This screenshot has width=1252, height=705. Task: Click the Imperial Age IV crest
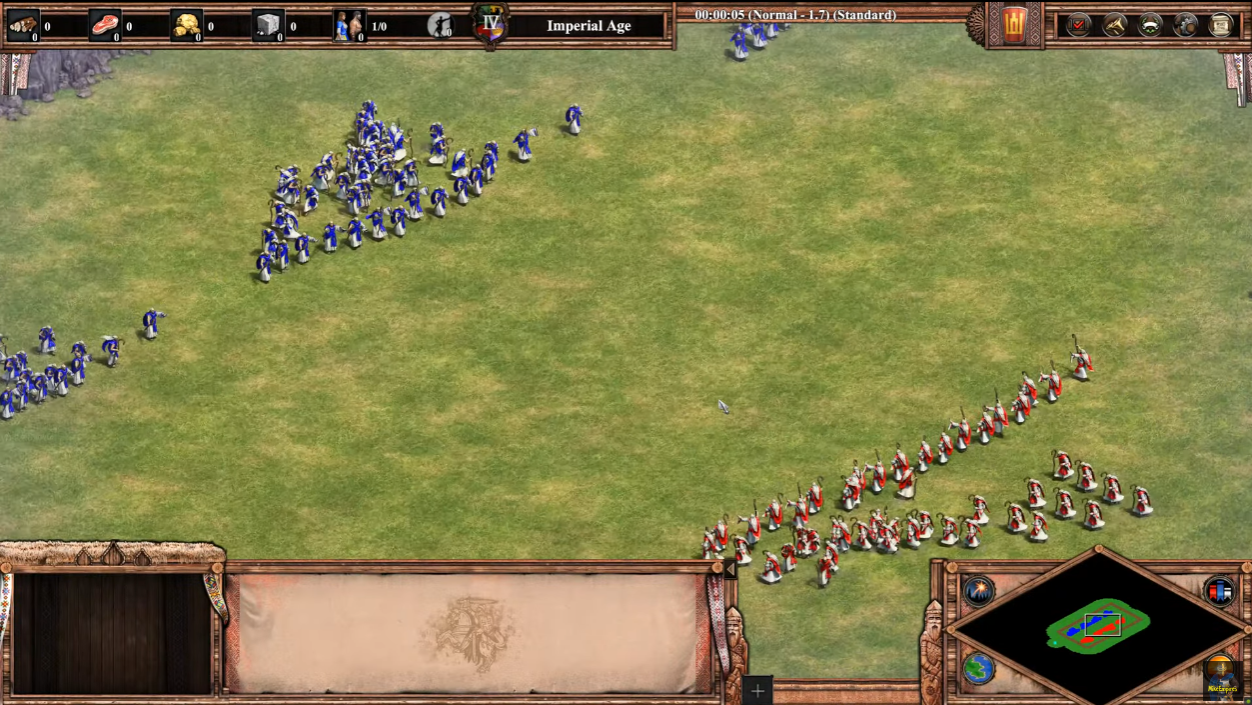(490, 23)
